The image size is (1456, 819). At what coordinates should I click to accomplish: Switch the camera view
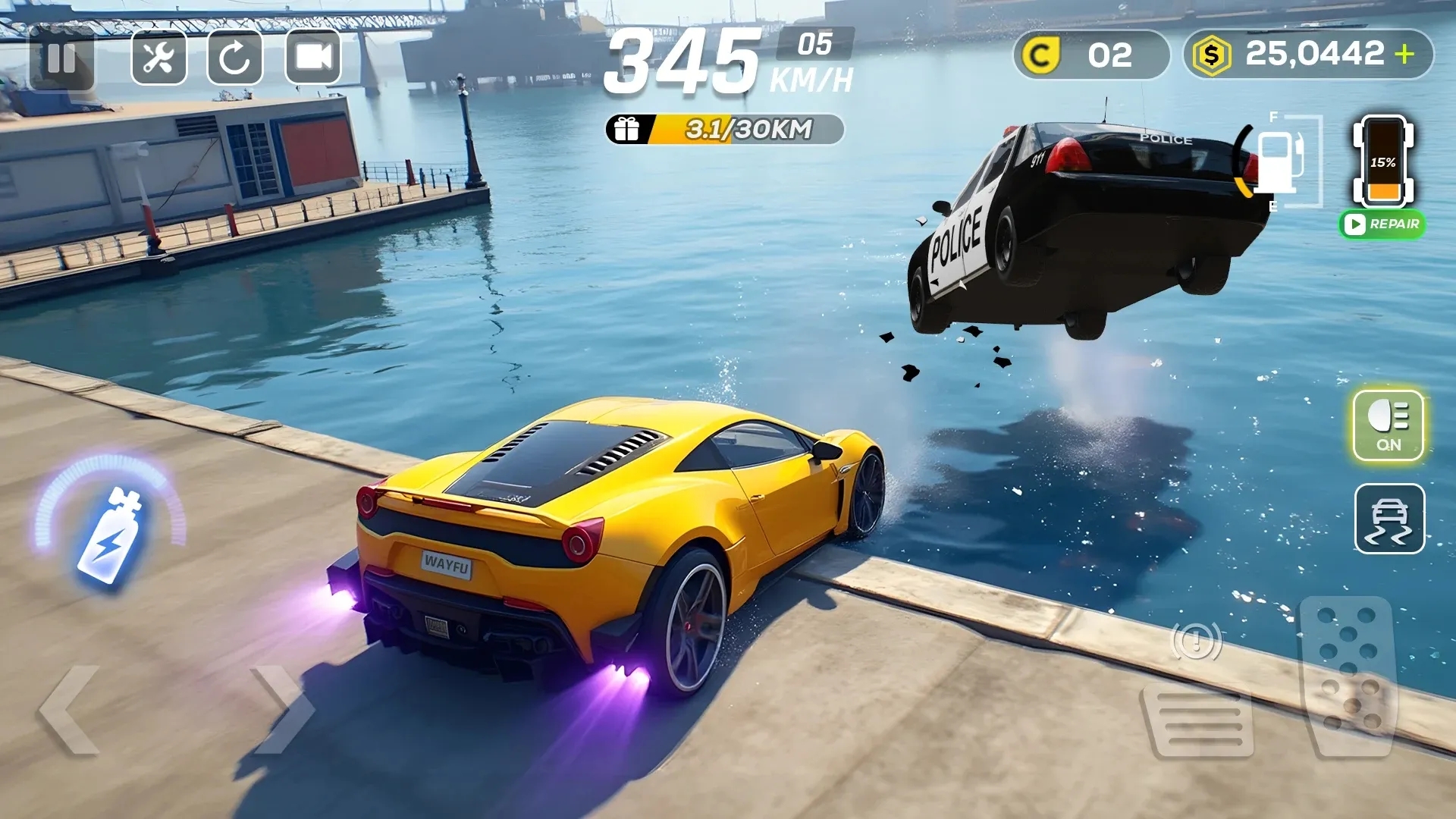pyautogui.click(x=313, y=58)
